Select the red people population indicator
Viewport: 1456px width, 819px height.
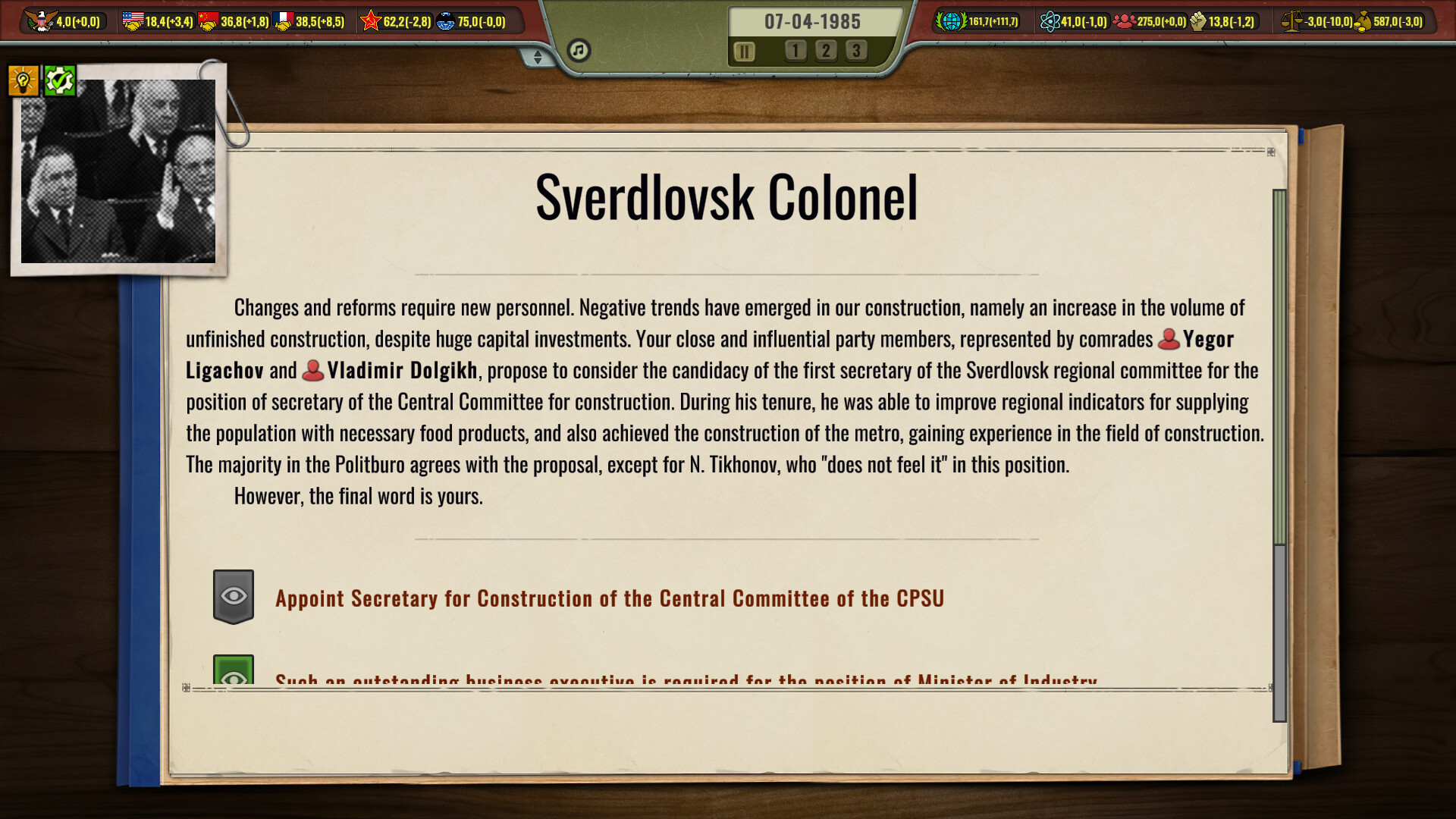pyautogui.click(x=1123, y=21)
